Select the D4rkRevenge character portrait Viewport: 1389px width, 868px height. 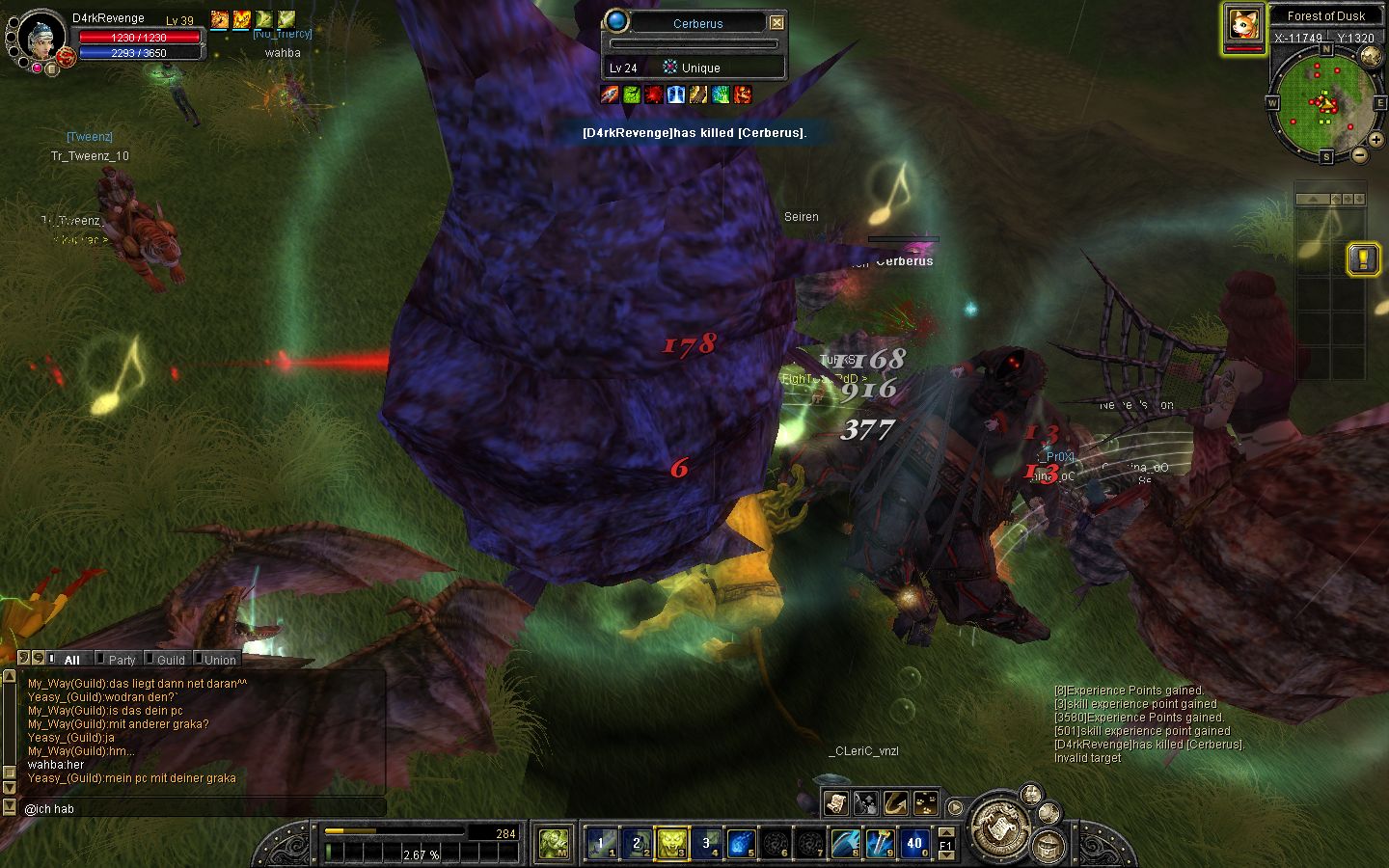tap(41, 39)
